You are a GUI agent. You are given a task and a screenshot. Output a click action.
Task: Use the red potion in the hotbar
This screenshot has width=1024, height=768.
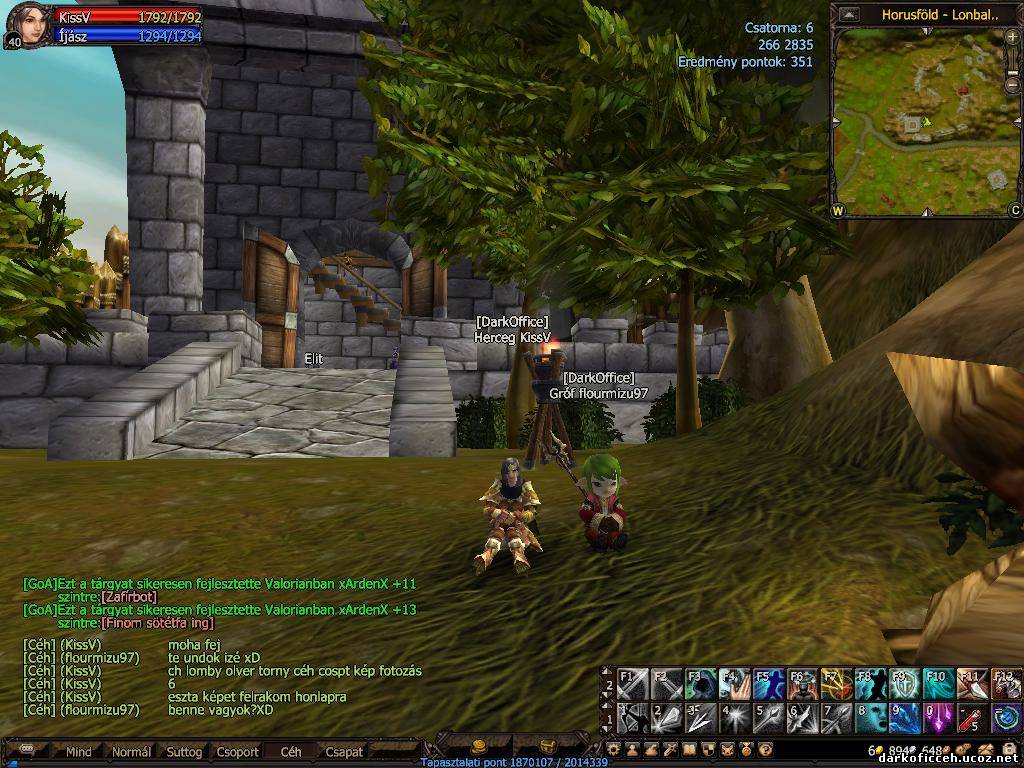coord(970,718)
